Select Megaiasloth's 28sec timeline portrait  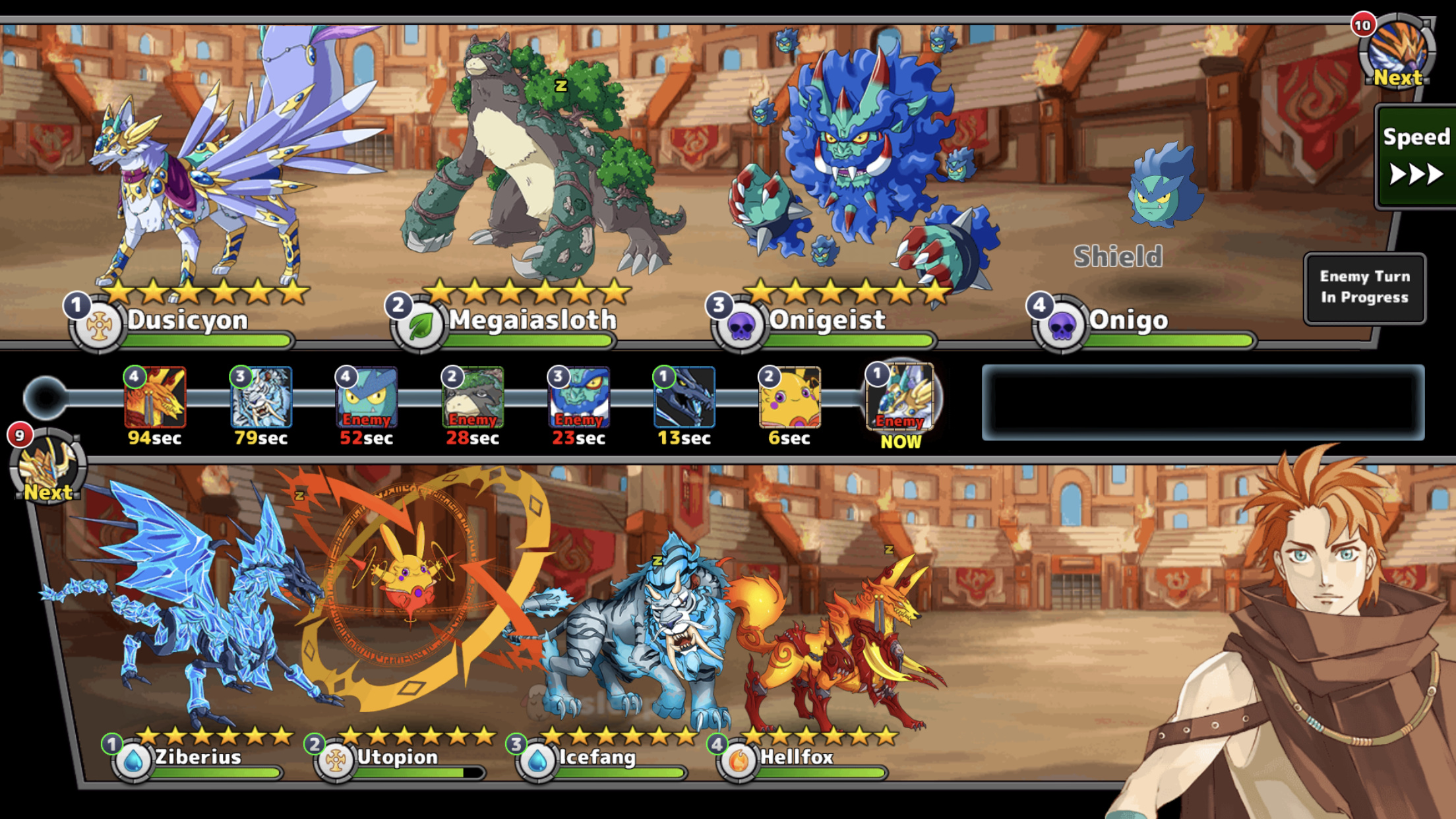click(x=473, y=398)
